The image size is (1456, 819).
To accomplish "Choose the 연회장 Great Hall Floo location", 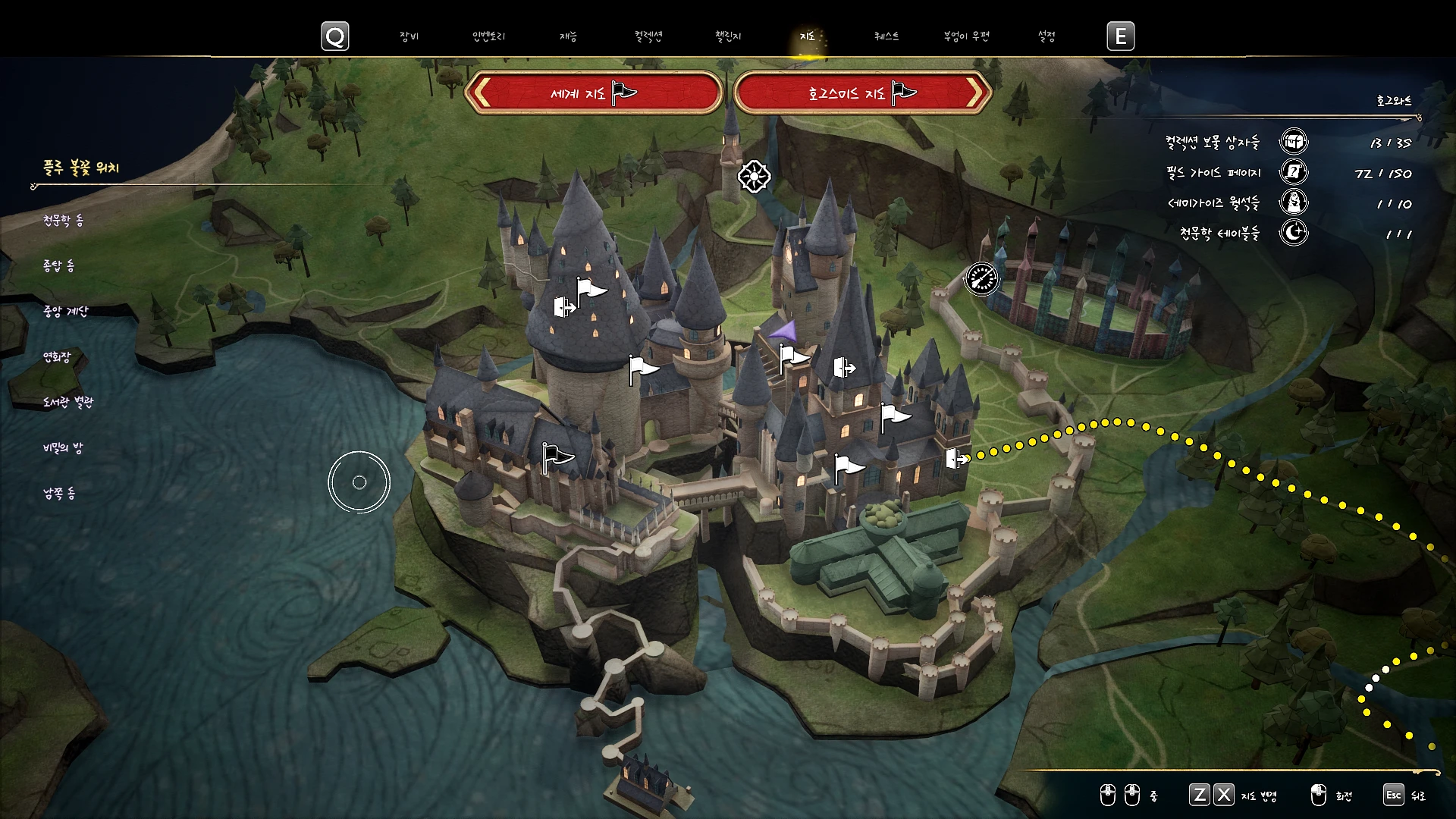I will (x=56, y=357).
